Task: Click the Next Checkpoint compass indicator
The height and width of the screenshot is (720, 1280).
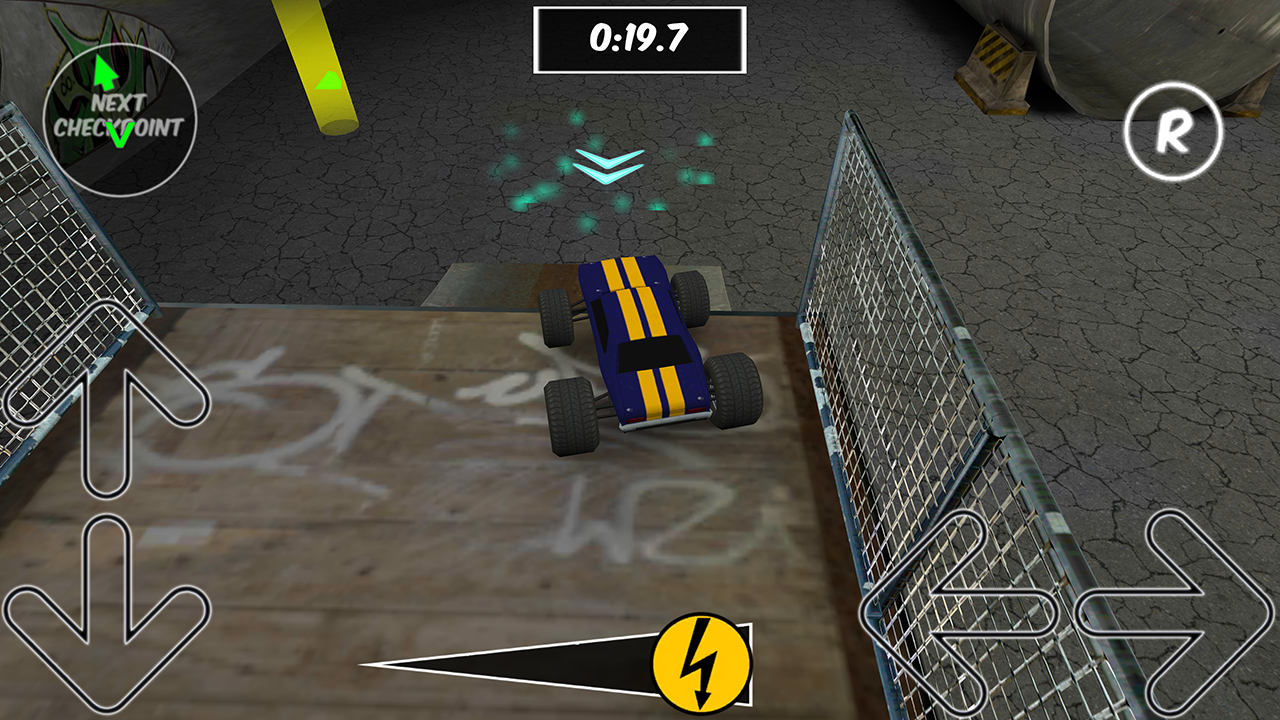Action: click(x=120, y=115)
